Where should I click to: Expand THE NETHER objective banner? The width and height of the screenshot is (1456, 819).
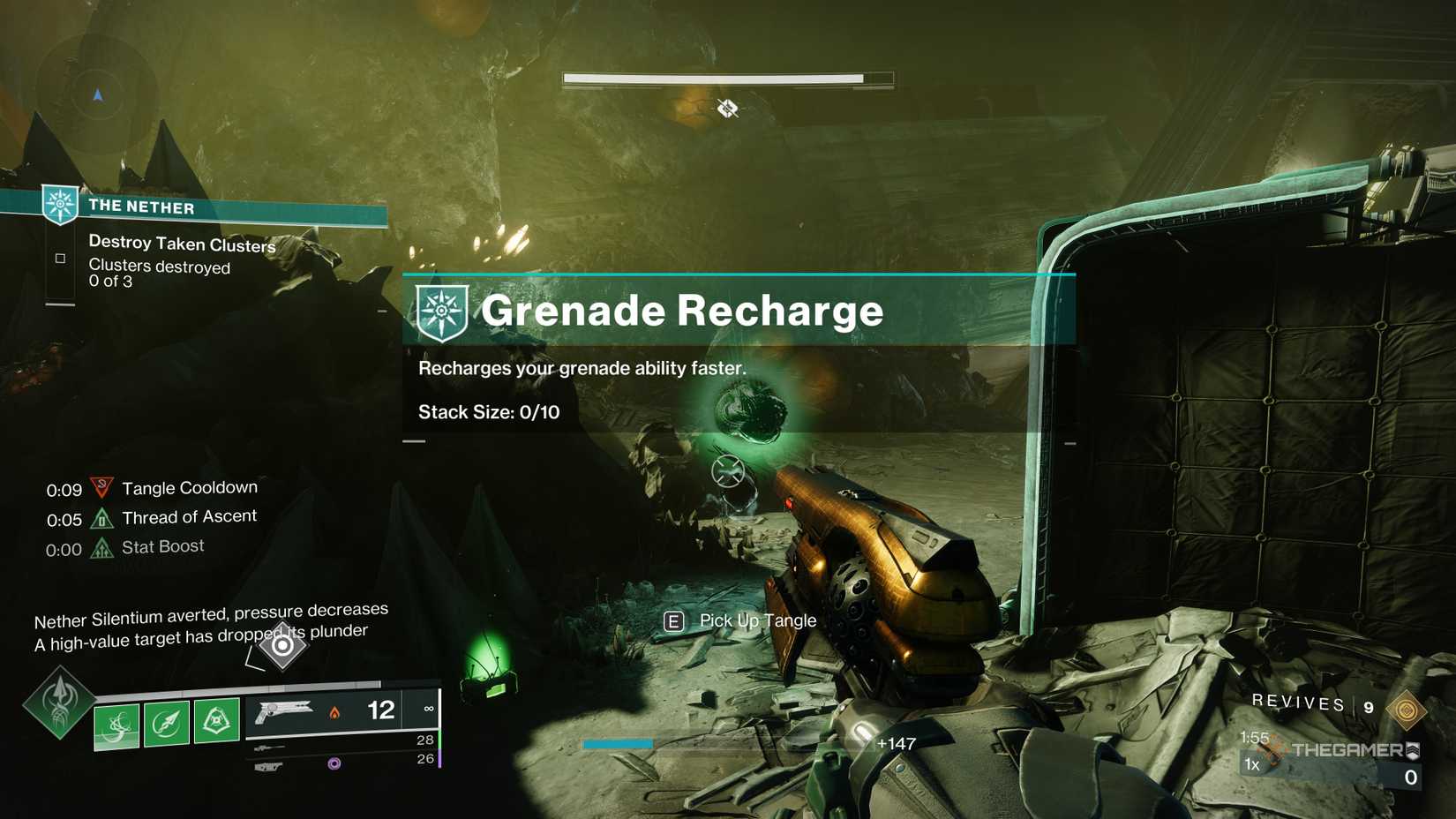point(141,206)
